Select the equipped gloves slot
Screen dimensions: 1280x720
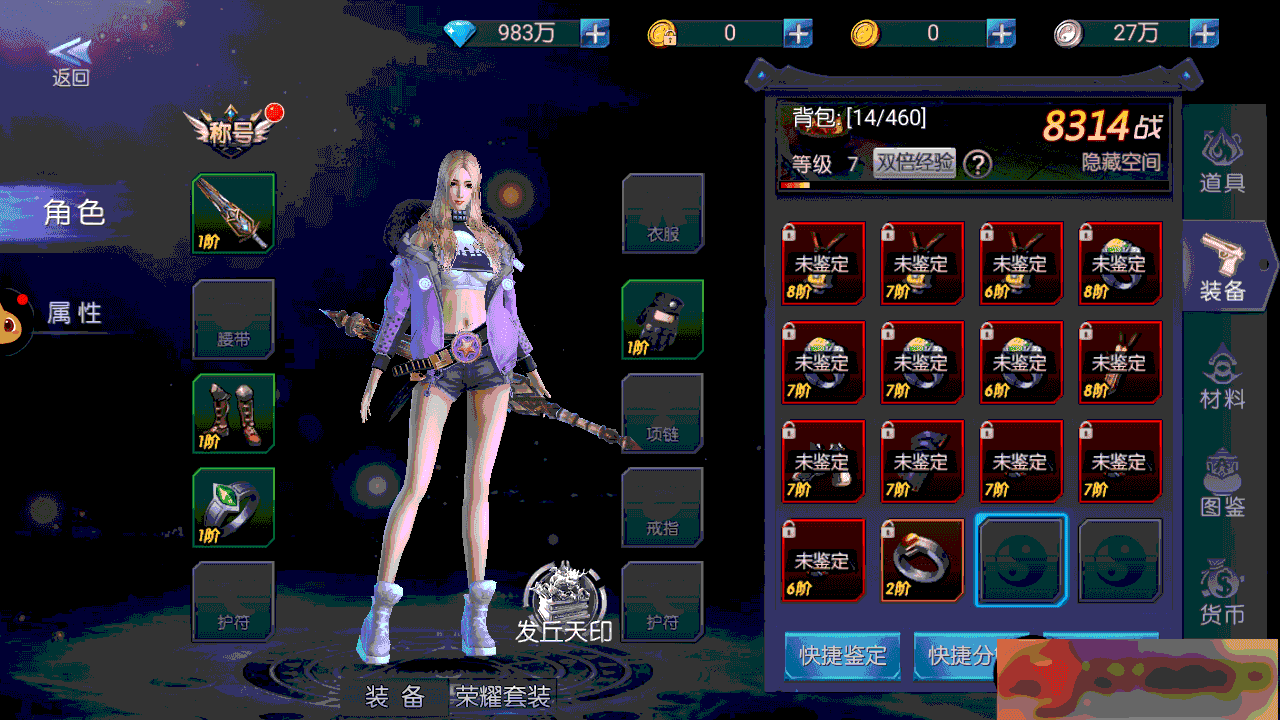click(x=662, y=319)
